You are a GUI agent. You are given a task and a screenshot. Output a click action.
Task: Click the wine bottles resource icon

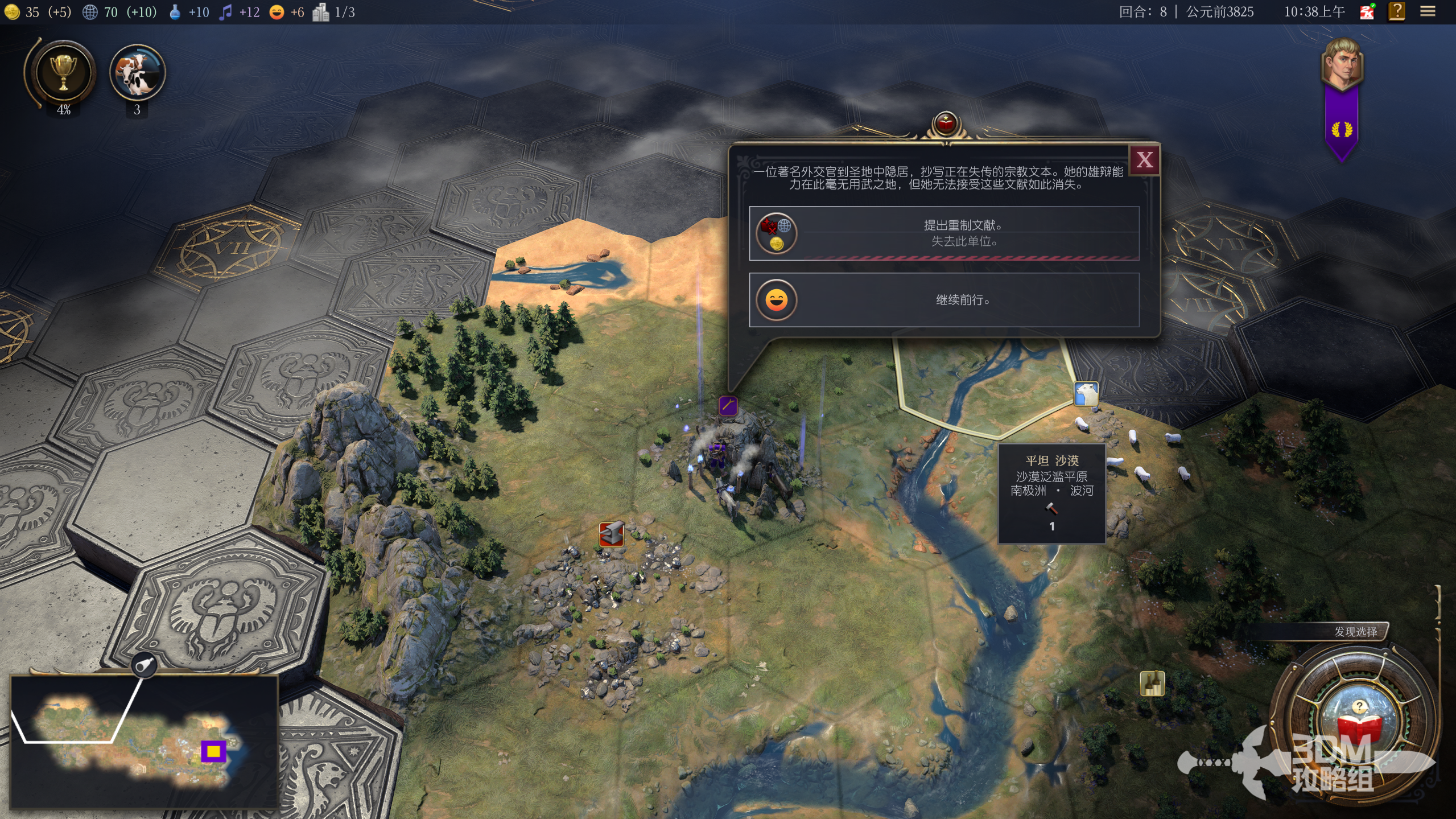click(1152, 684)
